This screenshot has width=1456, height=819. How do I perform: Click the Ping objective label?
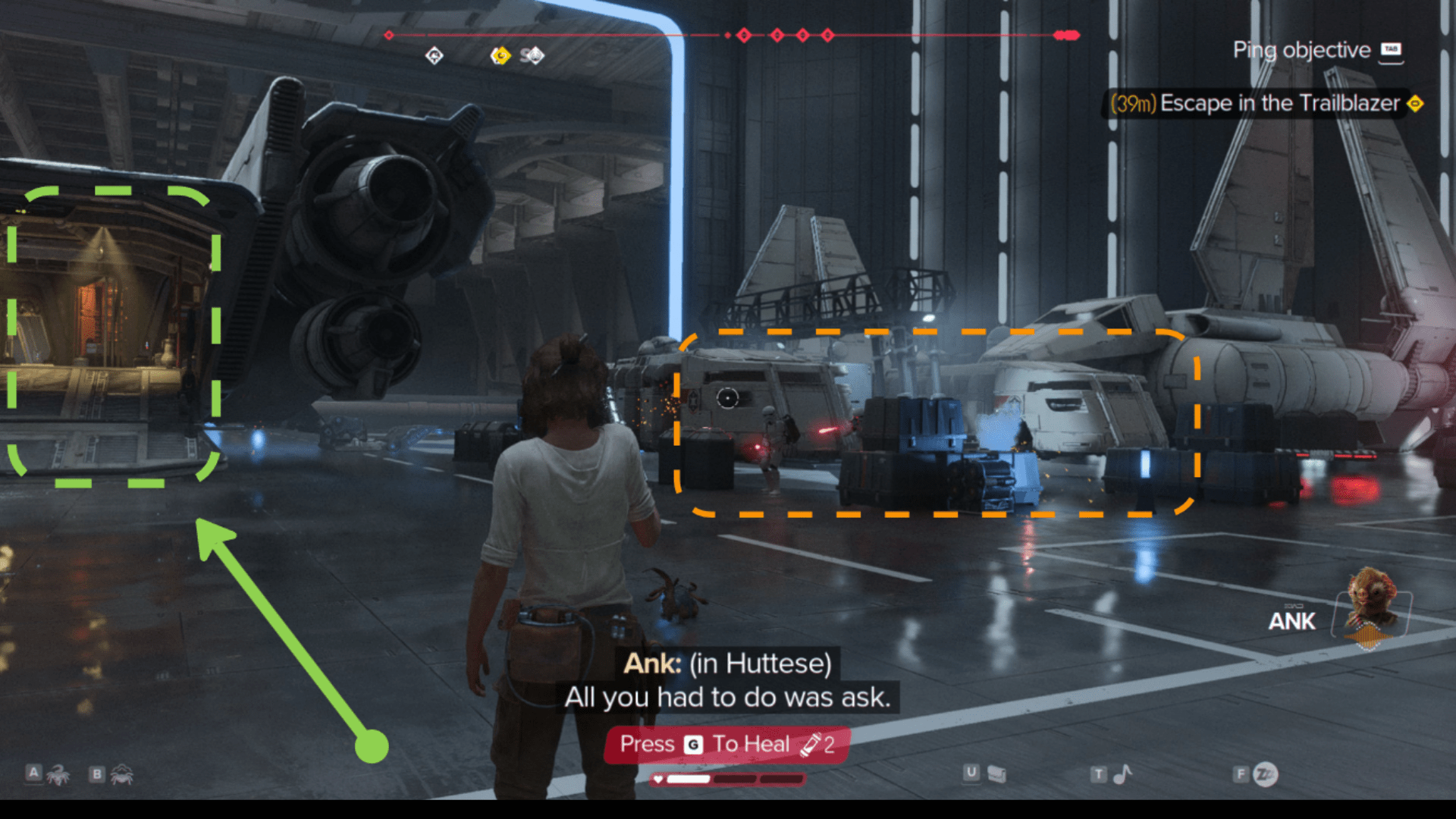[1301, 50]
